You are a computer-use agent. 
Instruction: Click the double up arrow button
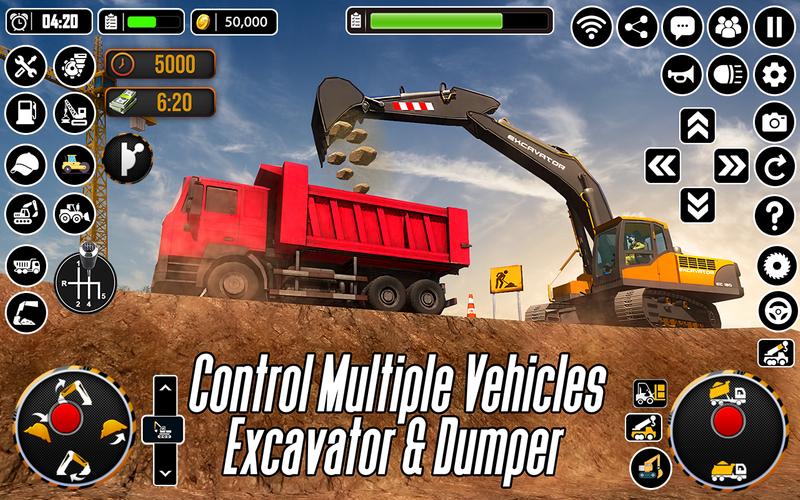(698, 126)
